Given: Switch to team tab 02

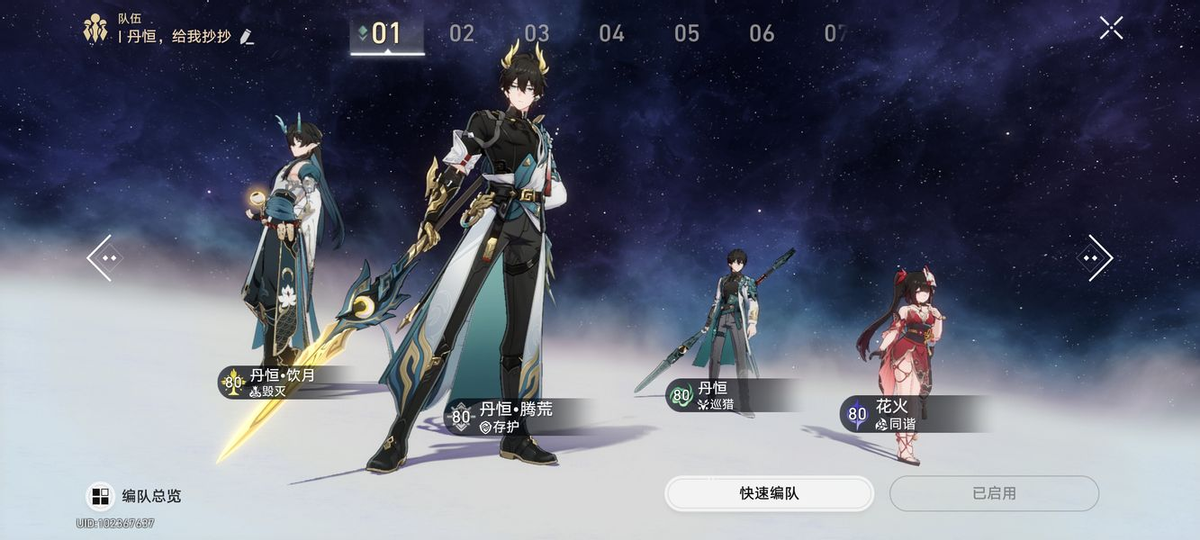Looking at the screenshot, I should click(462, 34).
